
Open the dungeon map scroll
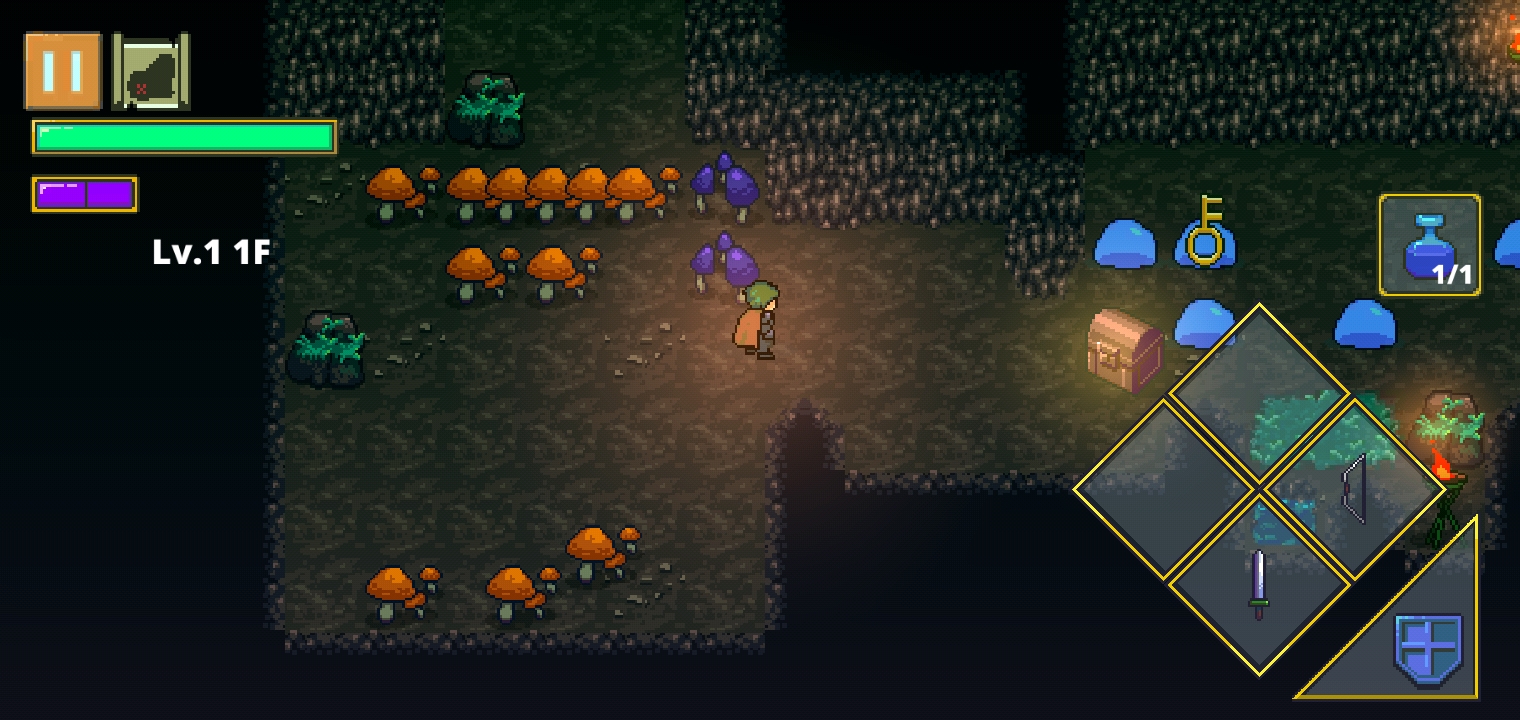(151, 71)
